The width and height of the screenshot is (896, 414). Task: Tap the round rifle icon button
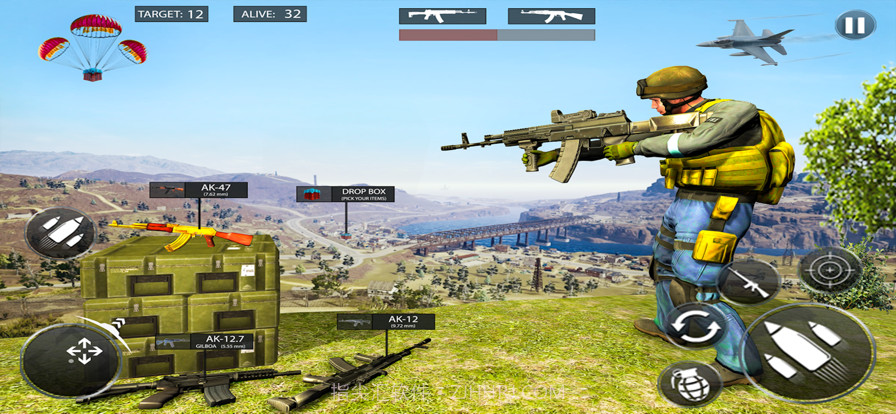(x=749, y=281)
